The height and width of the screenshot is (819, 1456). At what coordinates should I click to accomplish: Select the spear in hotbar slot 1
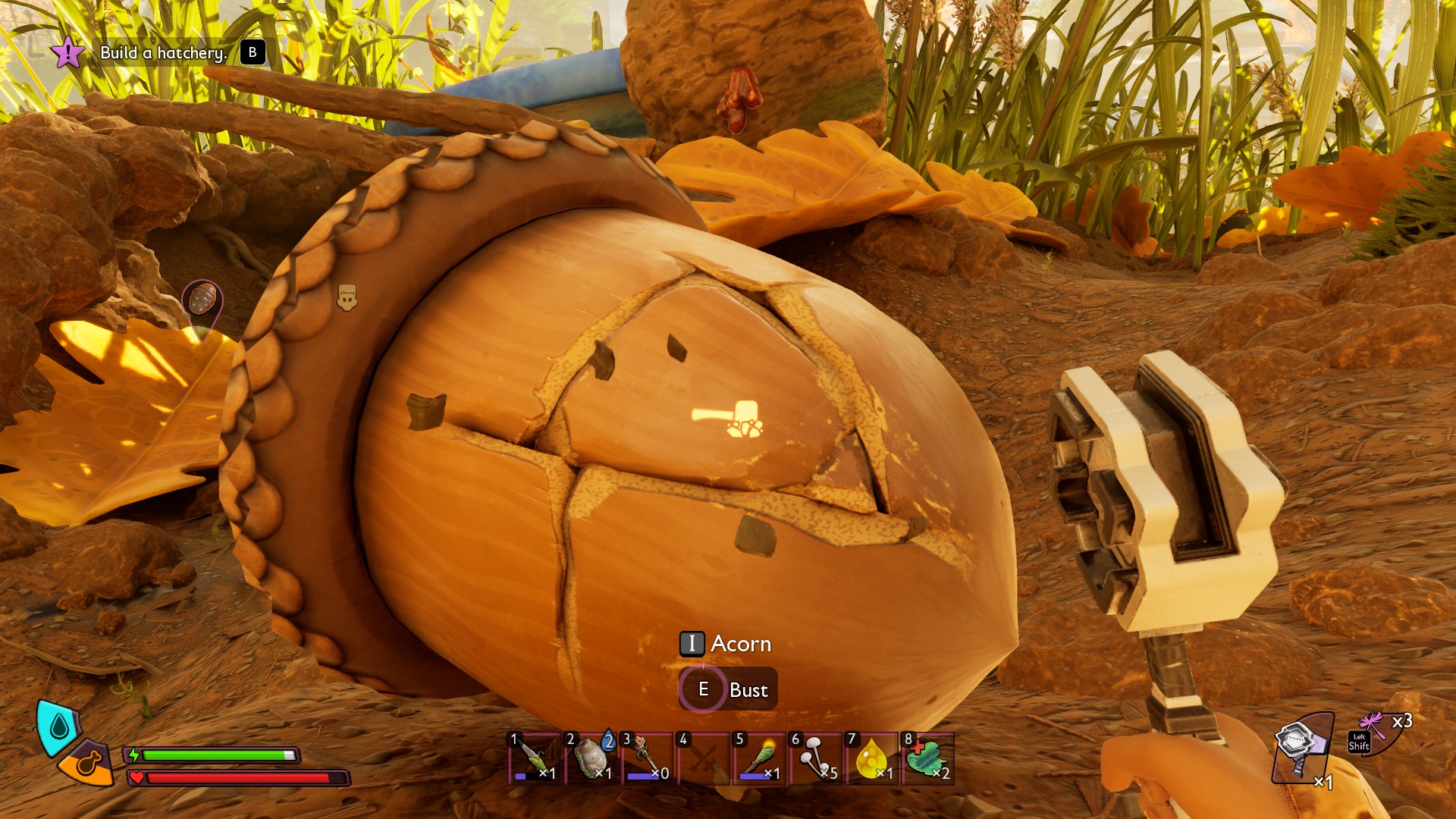coord(535,757)
